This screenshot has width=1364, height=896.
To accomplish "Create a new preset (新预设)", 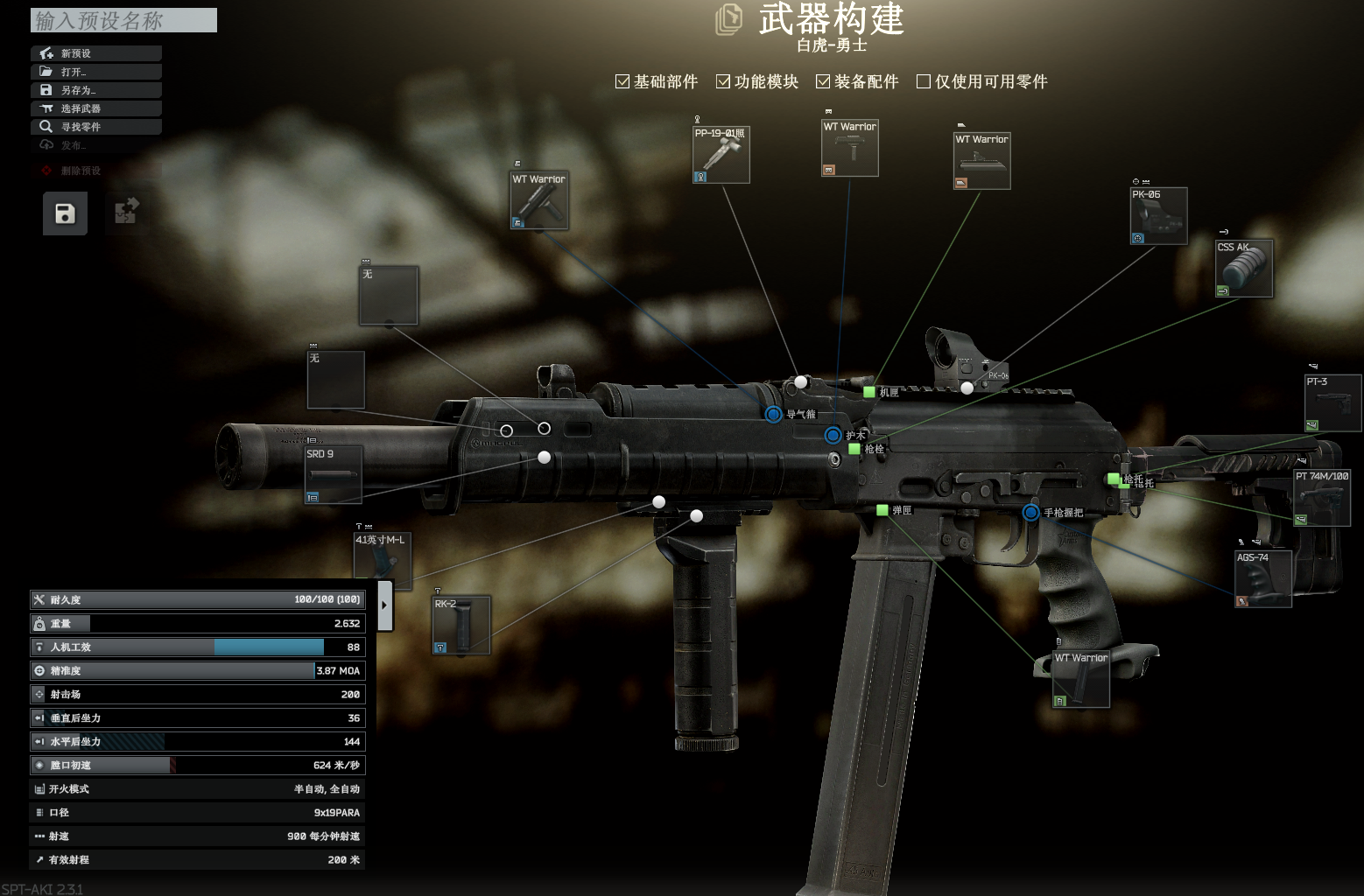I will (x=96, y=53).
